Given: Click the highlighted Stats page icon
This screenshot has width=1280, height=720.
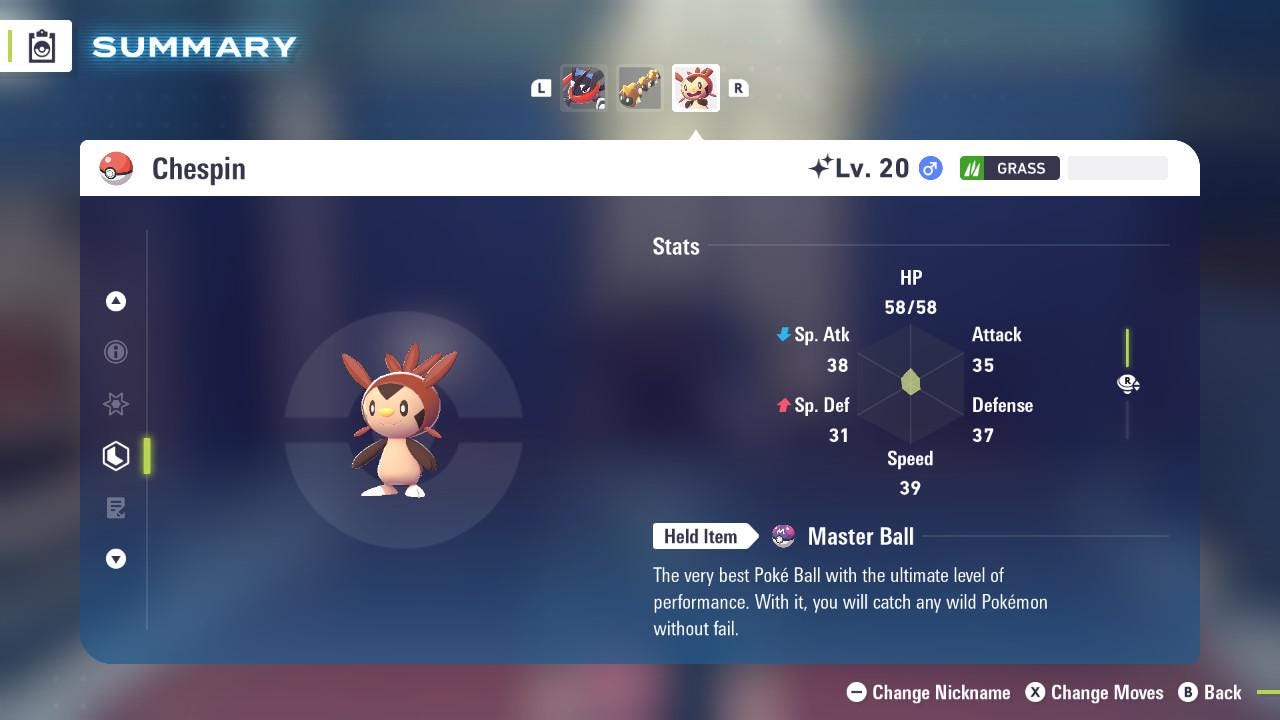Looking at the screenshot, I should click(116, 456).
